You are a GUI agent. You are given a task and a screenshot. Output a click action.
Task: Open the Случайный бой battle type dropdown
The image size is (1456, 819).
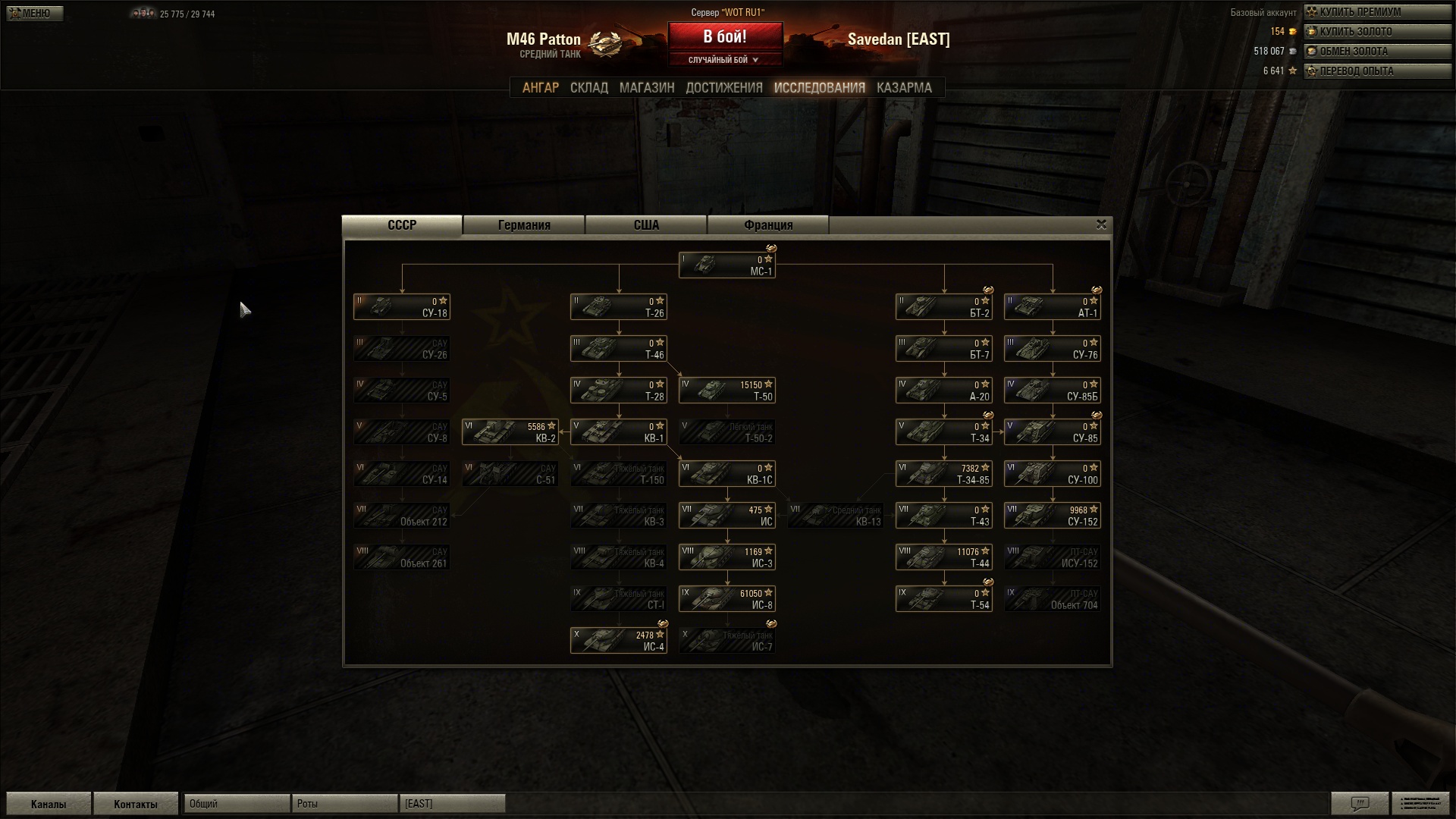pos(724,60)
